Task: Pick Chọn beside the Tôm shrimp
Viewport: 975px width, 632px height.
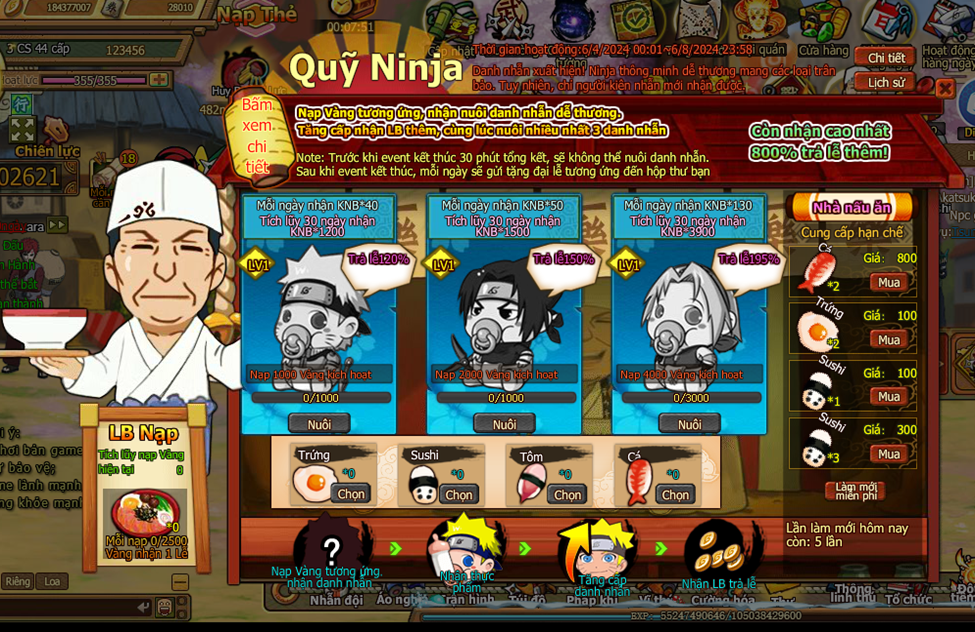Action: (x=567, y=494)
